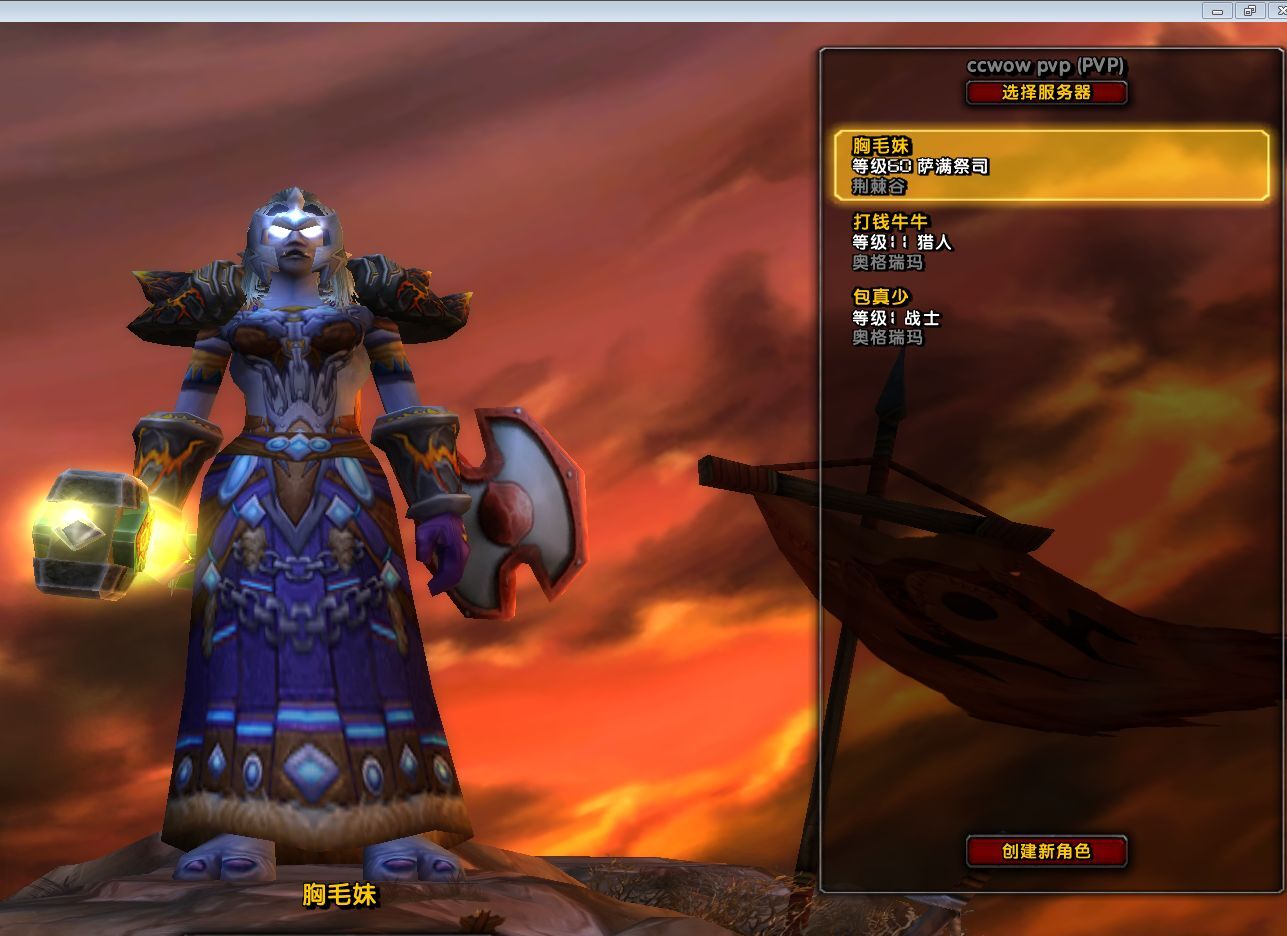This screenshot has width=1287, height=936.
Task: Click 创建新角色 to create a character
Action: [x=1046, y=851]
